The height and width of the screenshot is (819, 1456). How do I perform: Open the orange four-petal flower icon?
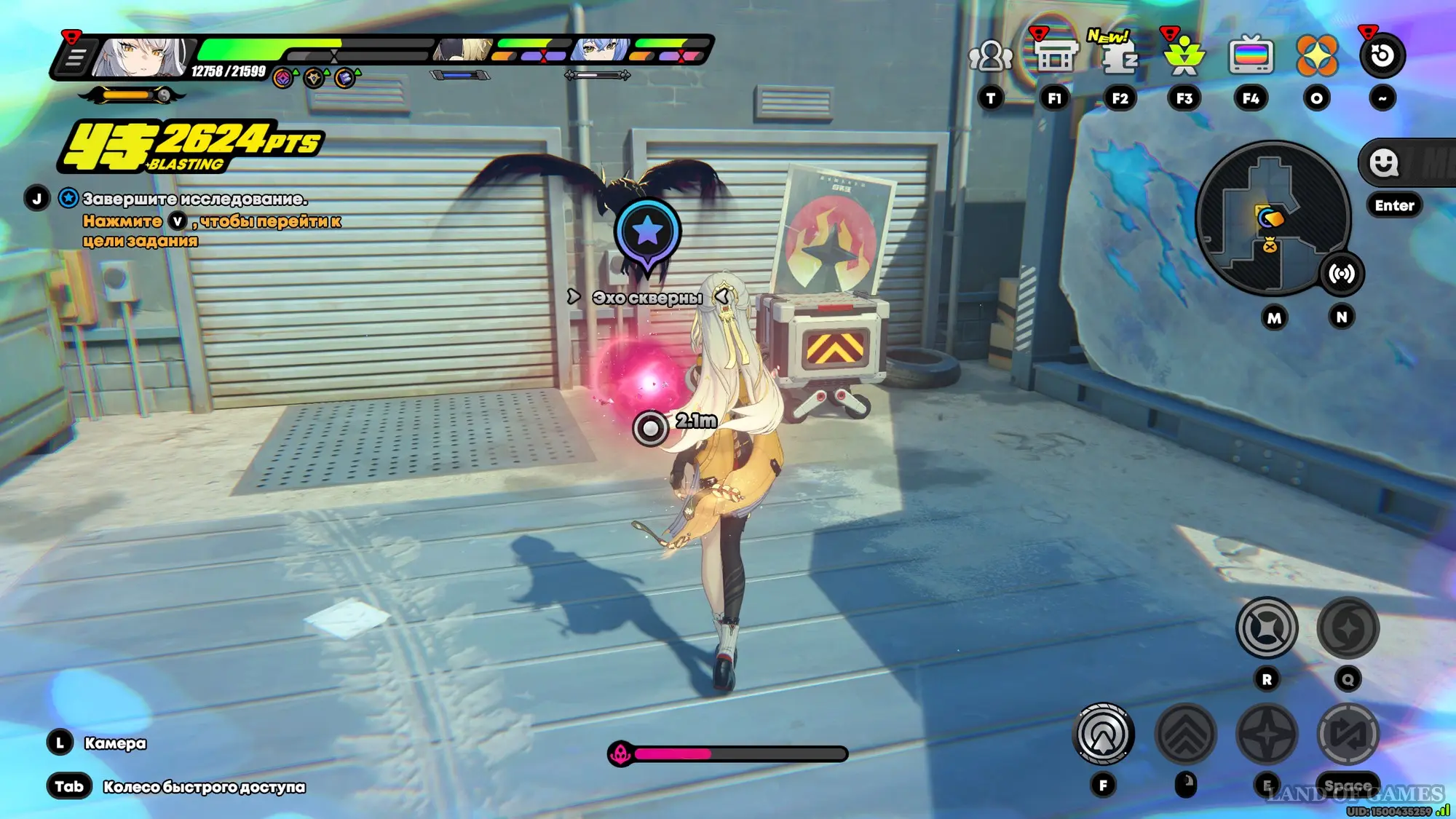tap(1316, 56)
